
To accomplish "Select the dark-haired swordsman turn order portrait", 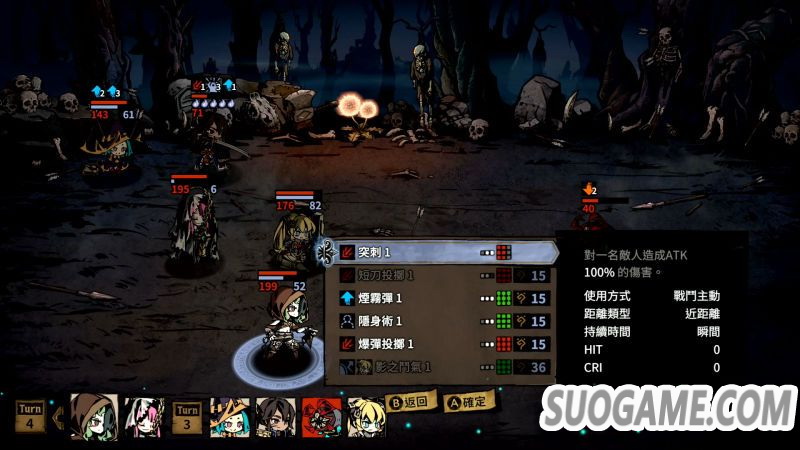I will pyautogui.click(x=274, y=418).
